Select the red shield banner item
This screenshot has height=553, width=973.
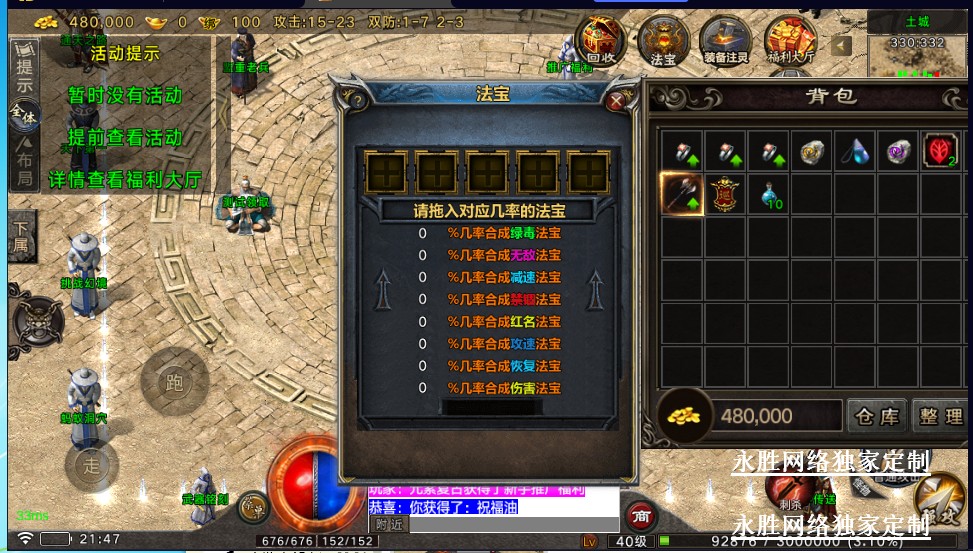(724, 193)
